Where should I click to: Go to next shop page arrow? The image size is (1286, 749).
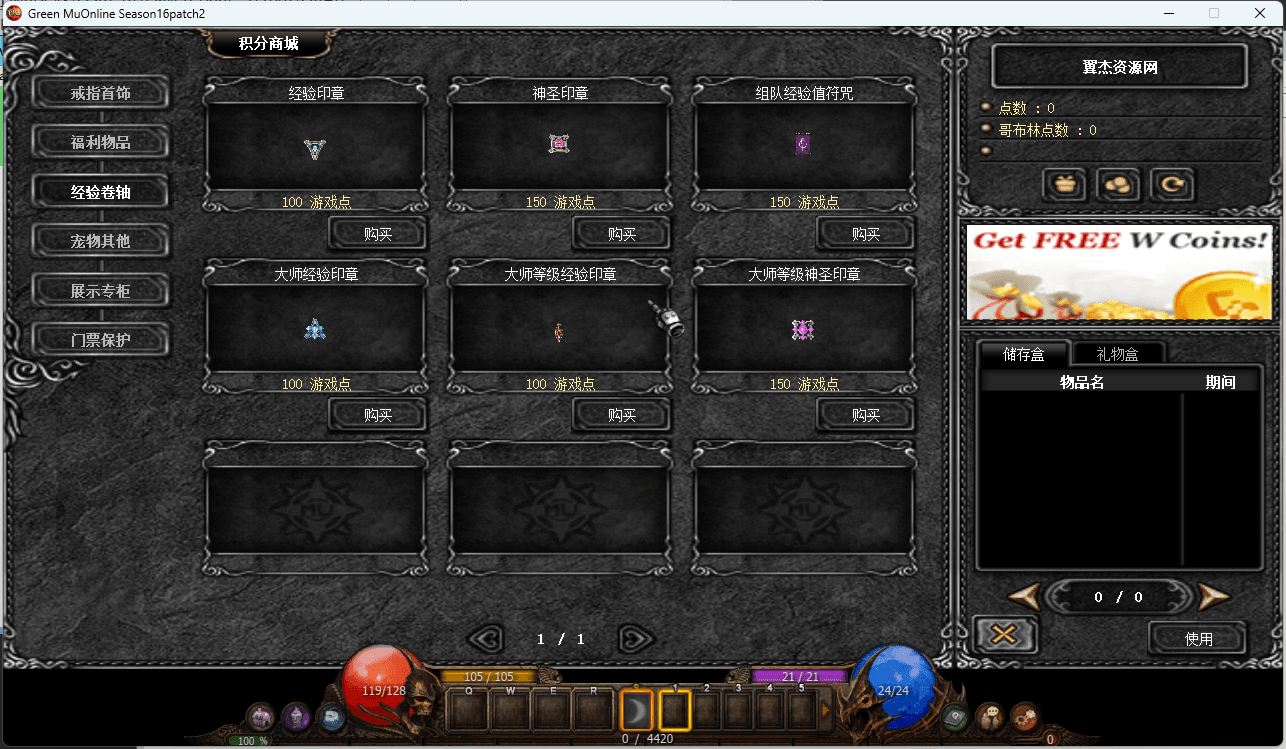(636, 638)
